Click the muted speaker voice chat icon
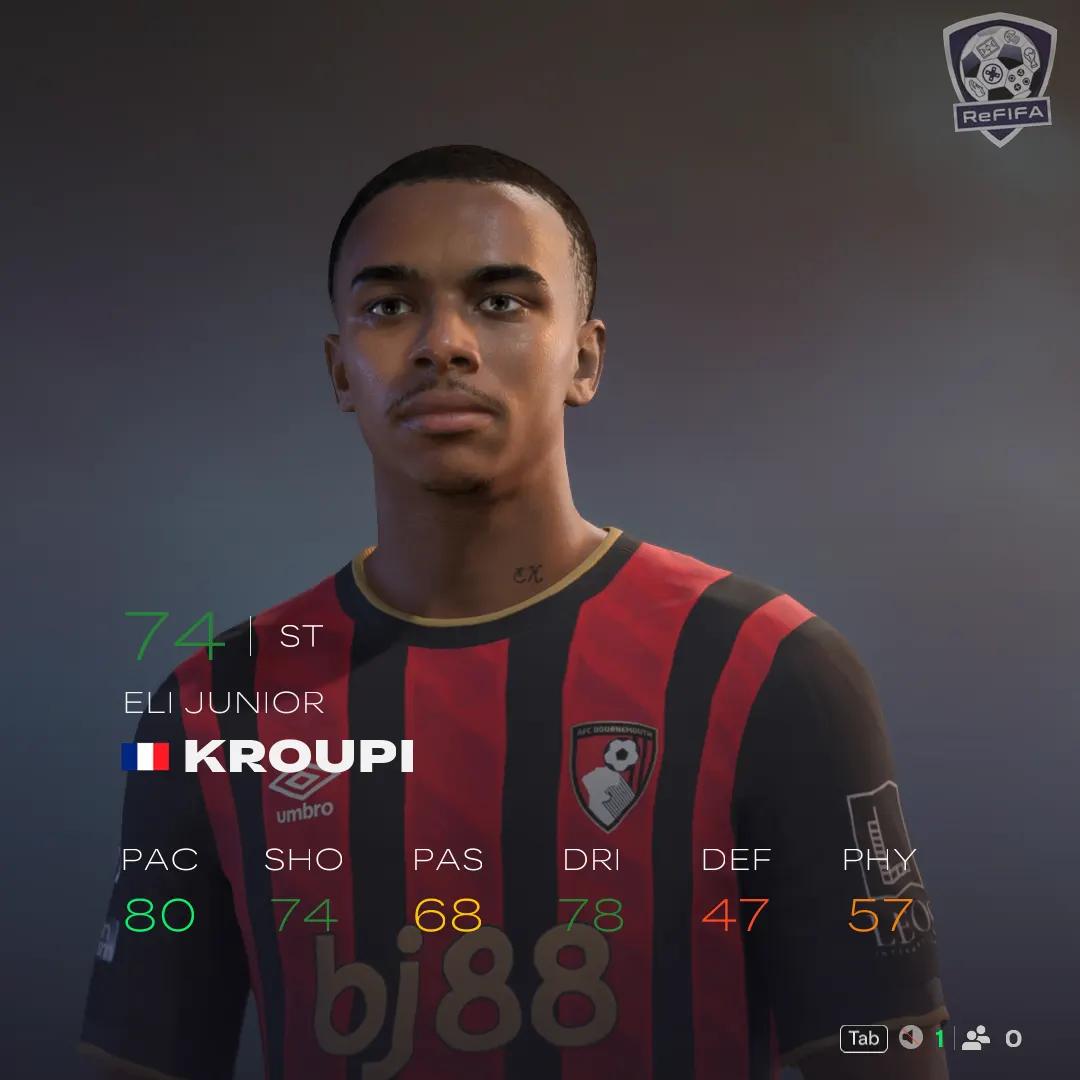Screen dimensions: 1080x1080 [910, 1038]
